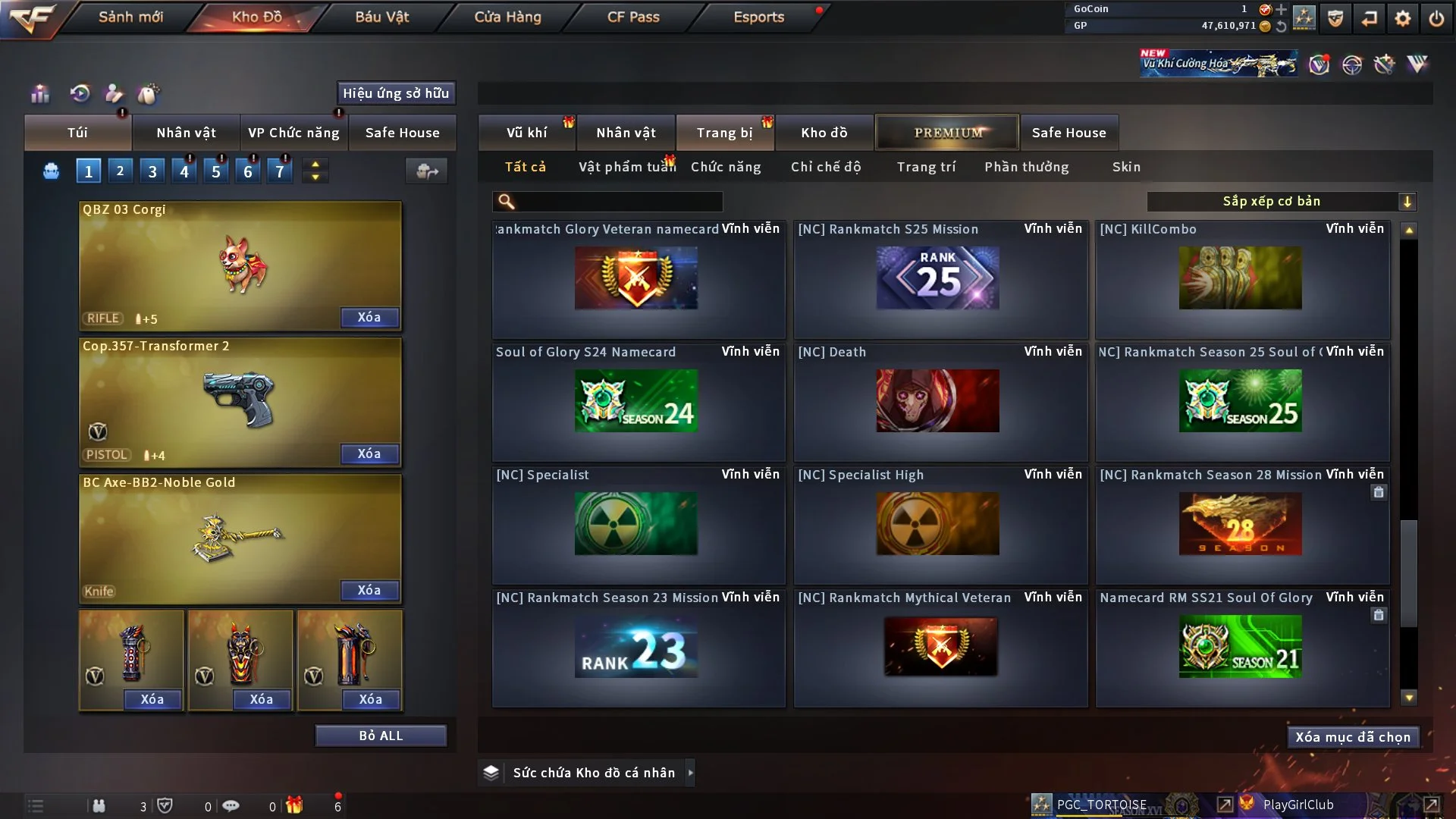
Task: Open the settings gear icon
Action: coord(1402,18)
